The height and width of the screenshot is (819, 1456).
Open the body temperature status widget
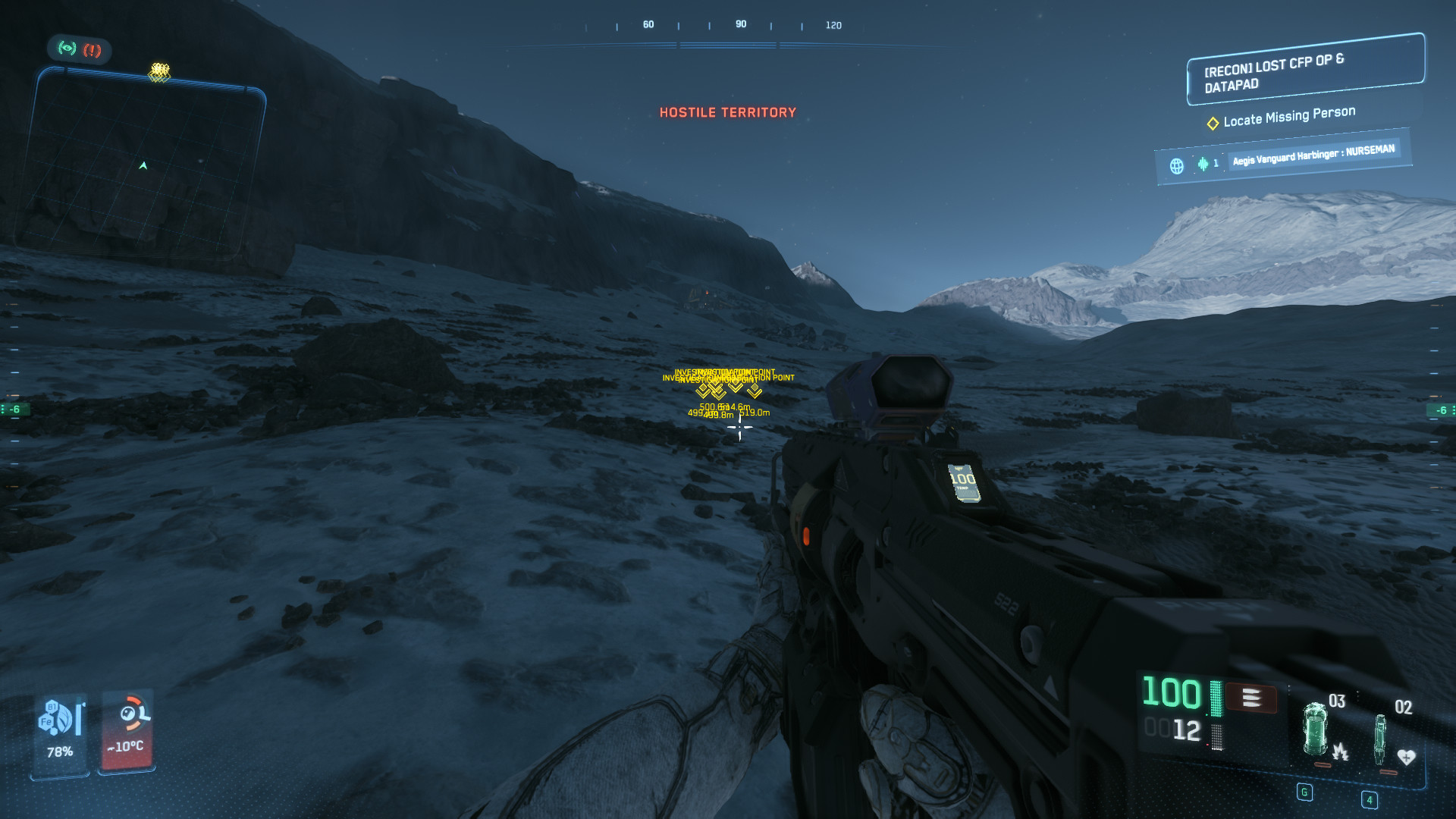[x=127, y=730]
